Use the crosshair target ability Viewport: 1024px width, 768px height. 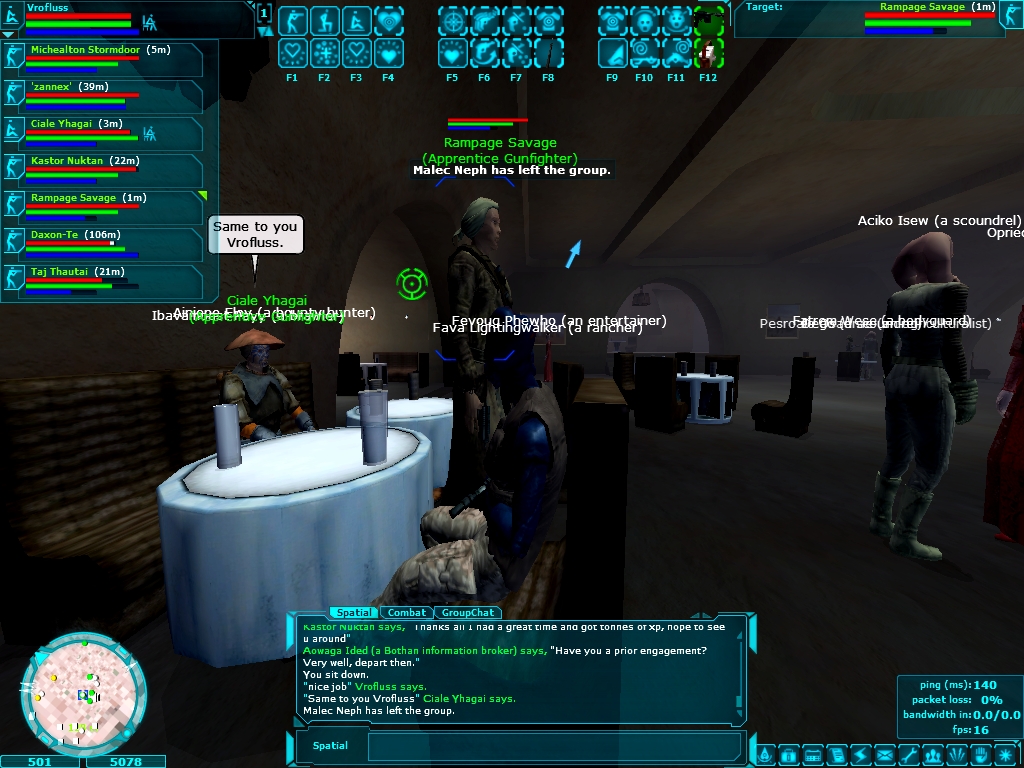coord(453,21)
